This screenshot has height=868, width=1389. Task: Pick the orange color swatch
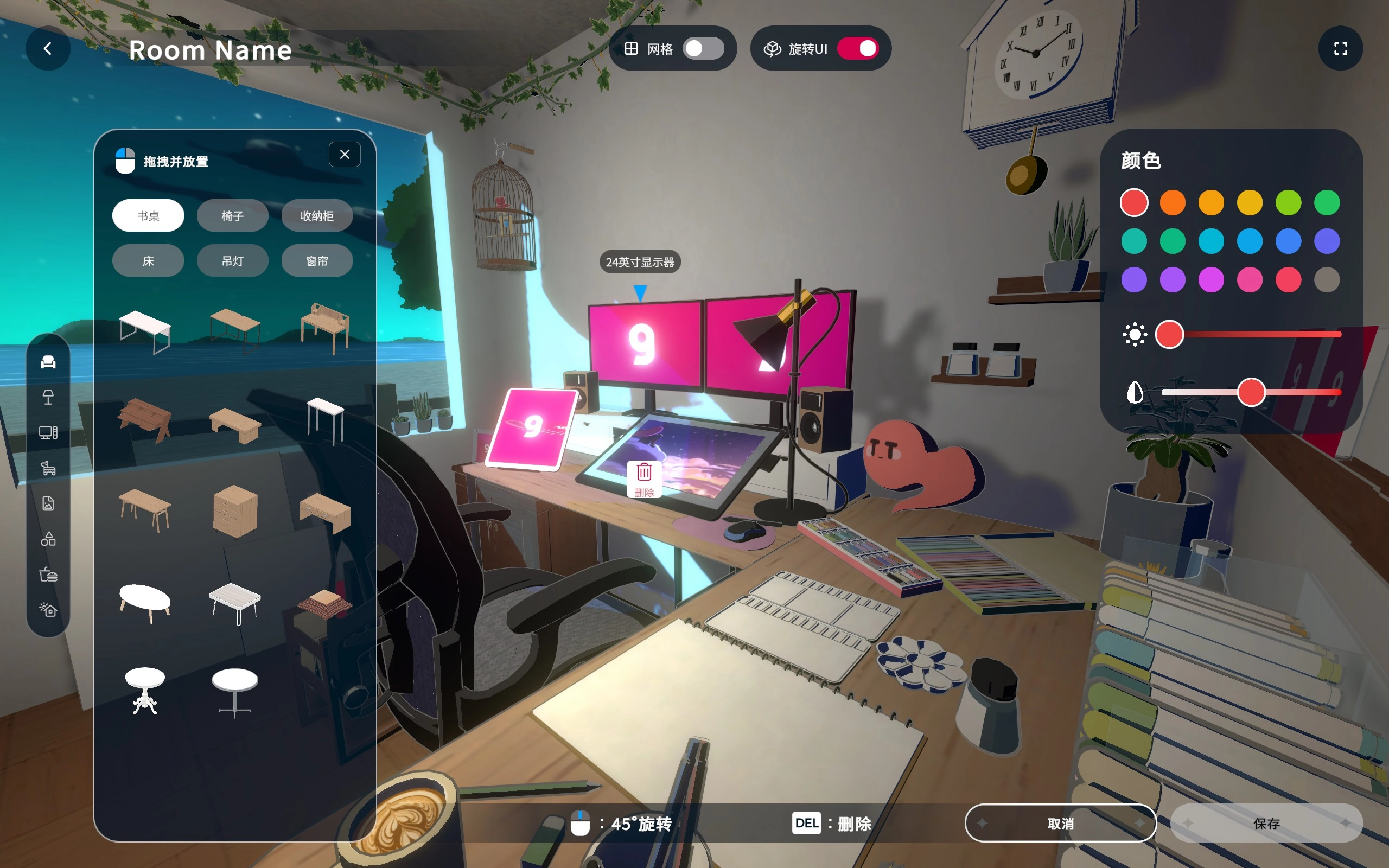(1173, 203)
